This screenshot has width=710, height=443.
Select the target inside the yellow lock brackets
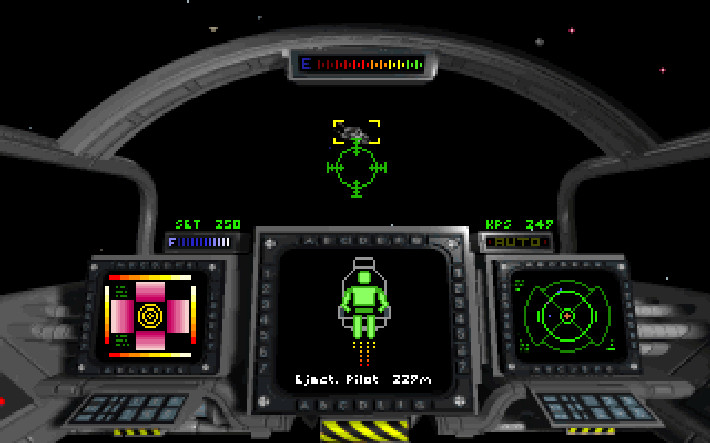point(355,132)
